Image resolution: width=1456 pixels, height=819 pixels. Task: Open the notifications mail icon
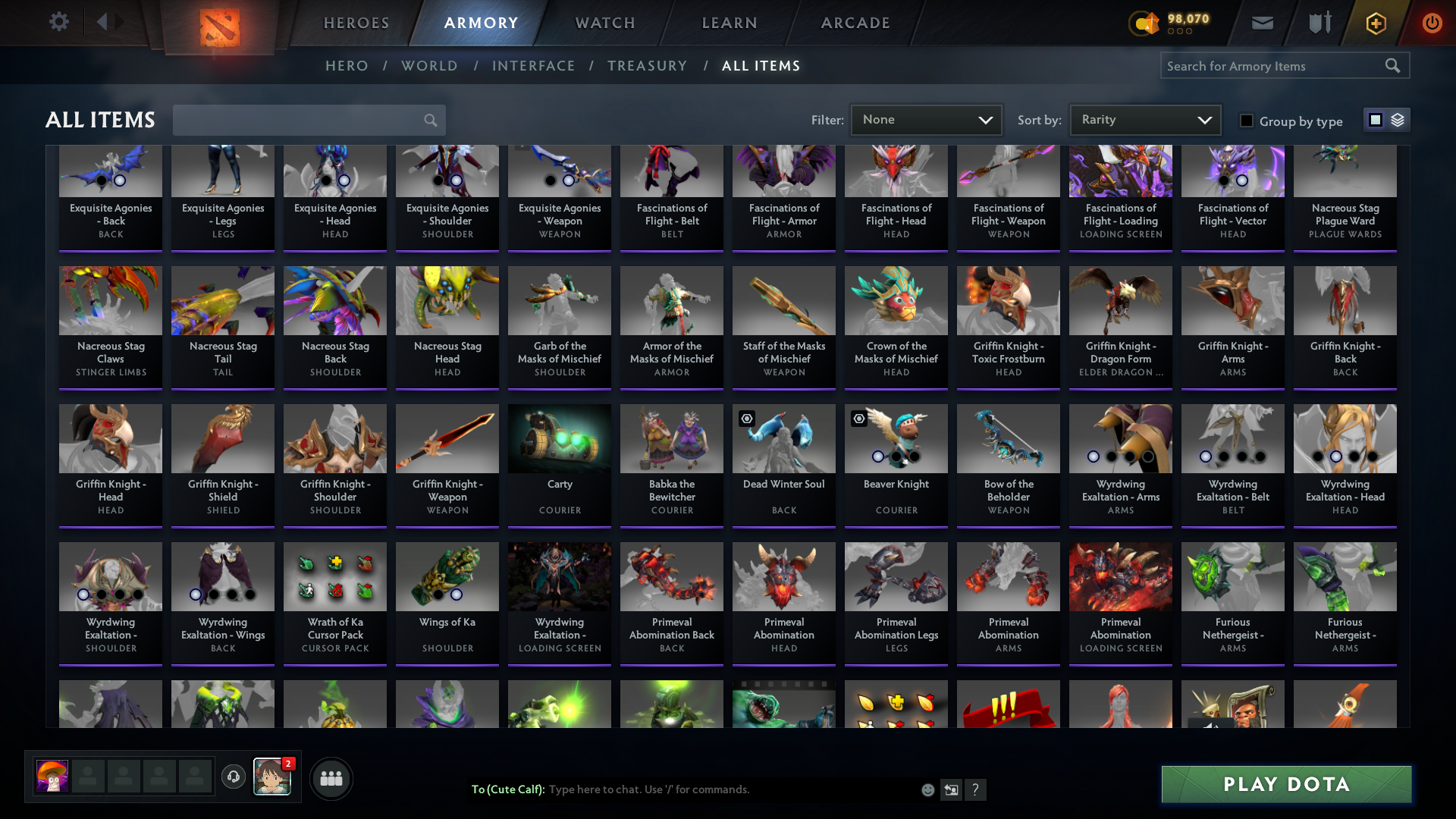pos(1261,23)
